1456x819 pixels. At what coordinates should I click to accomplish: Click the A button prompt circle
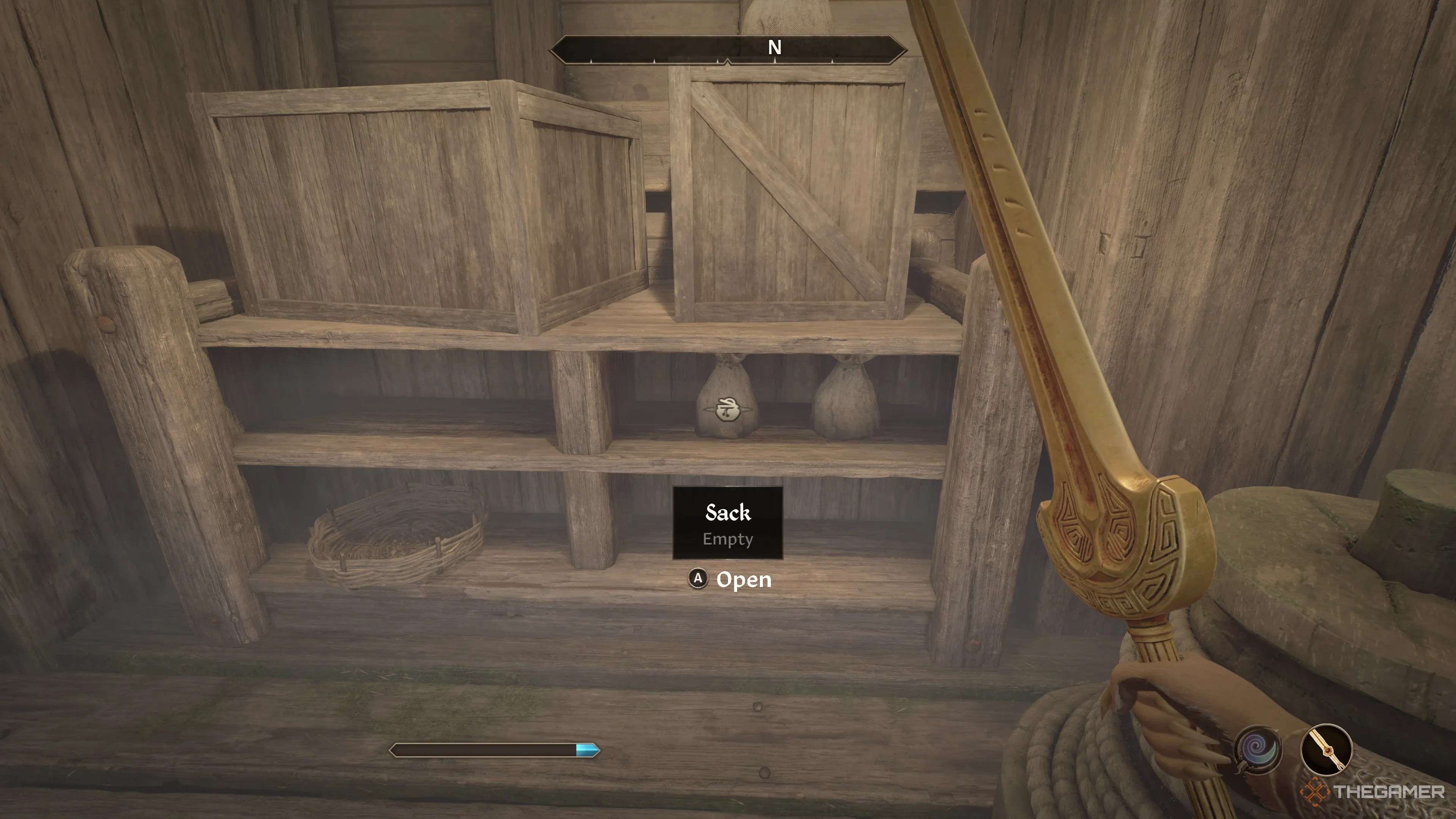tap(698, 579)
